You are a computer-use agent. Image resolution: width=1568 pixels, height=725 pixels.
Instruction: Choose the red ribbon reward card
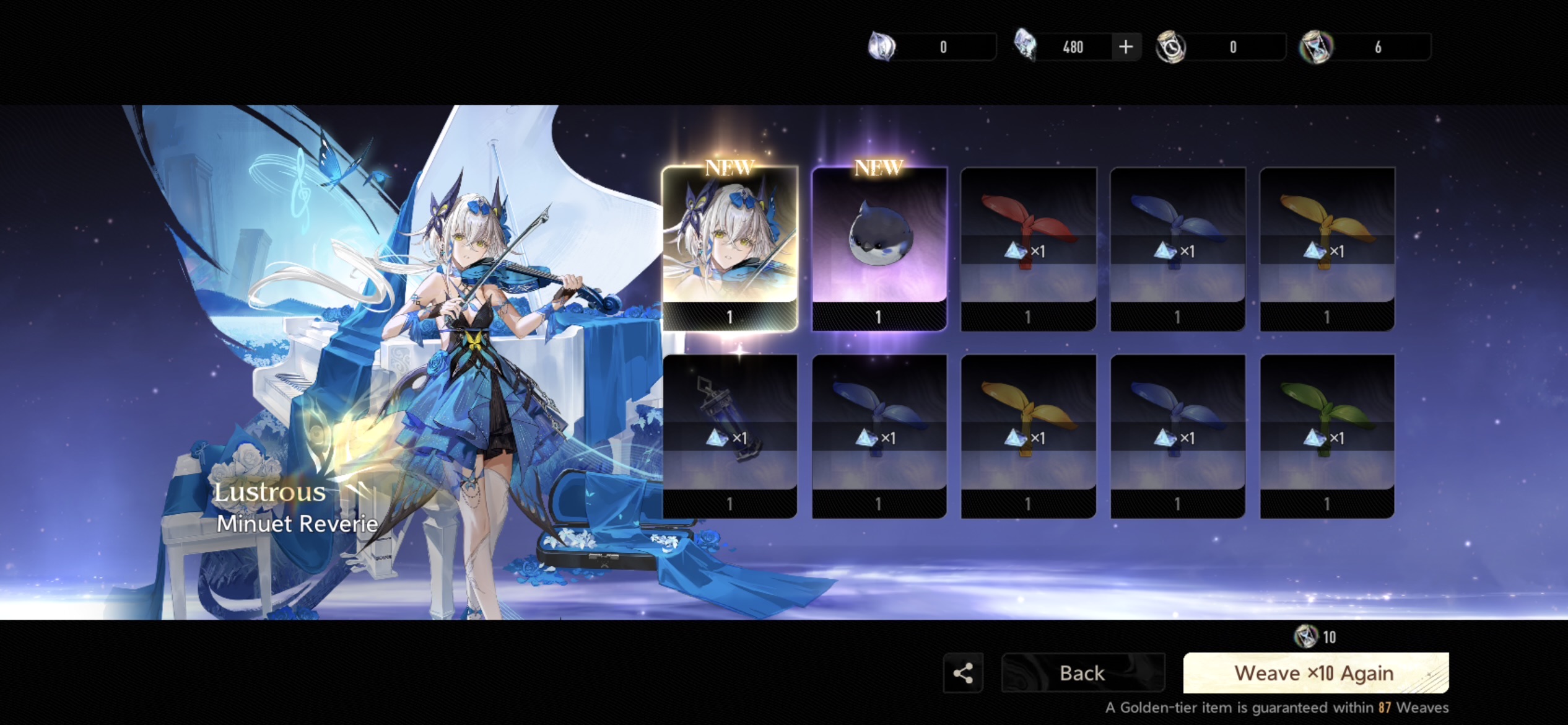pyautogui.click(x=1028, y=248)
